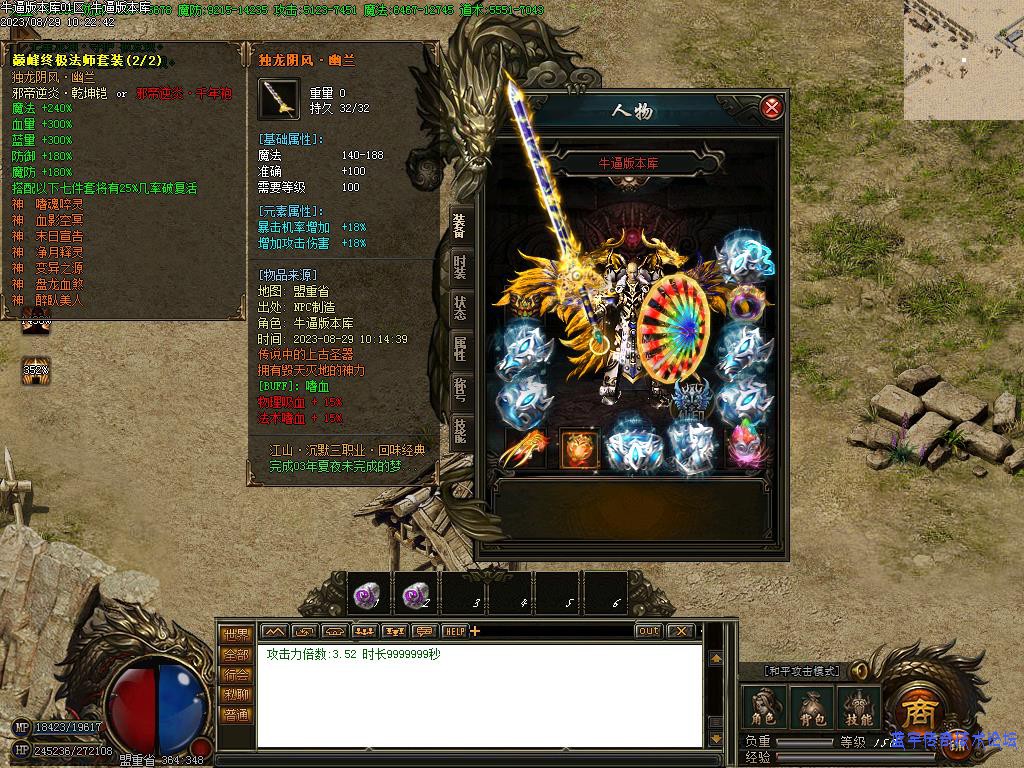1024x768 pixels.
Task: Switch to the 称号 title tab
Action: 459,390
